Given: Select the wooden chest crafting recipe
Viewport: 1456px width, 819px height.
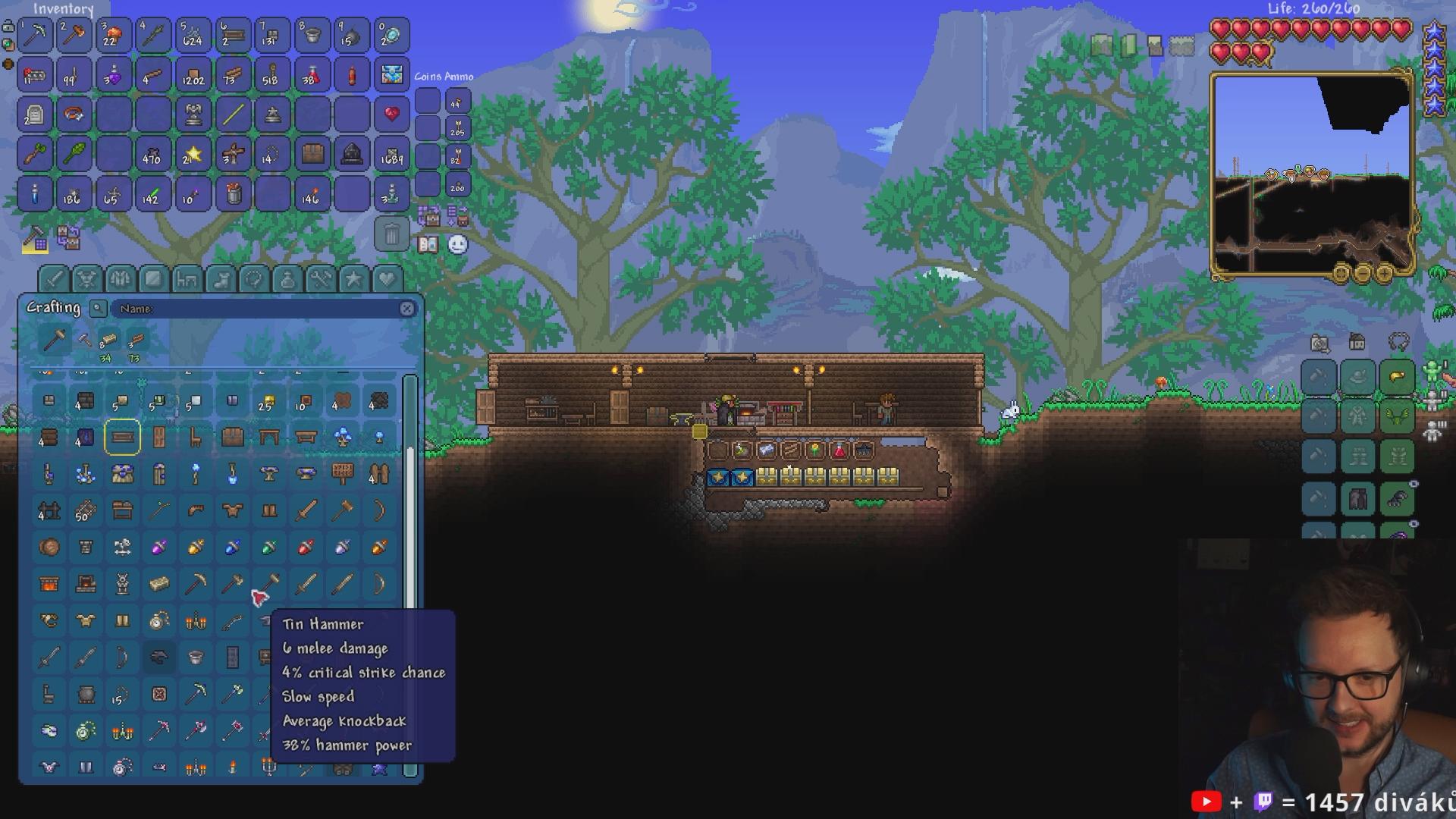Looking at the screenshot, I should (x=232, y=438).
